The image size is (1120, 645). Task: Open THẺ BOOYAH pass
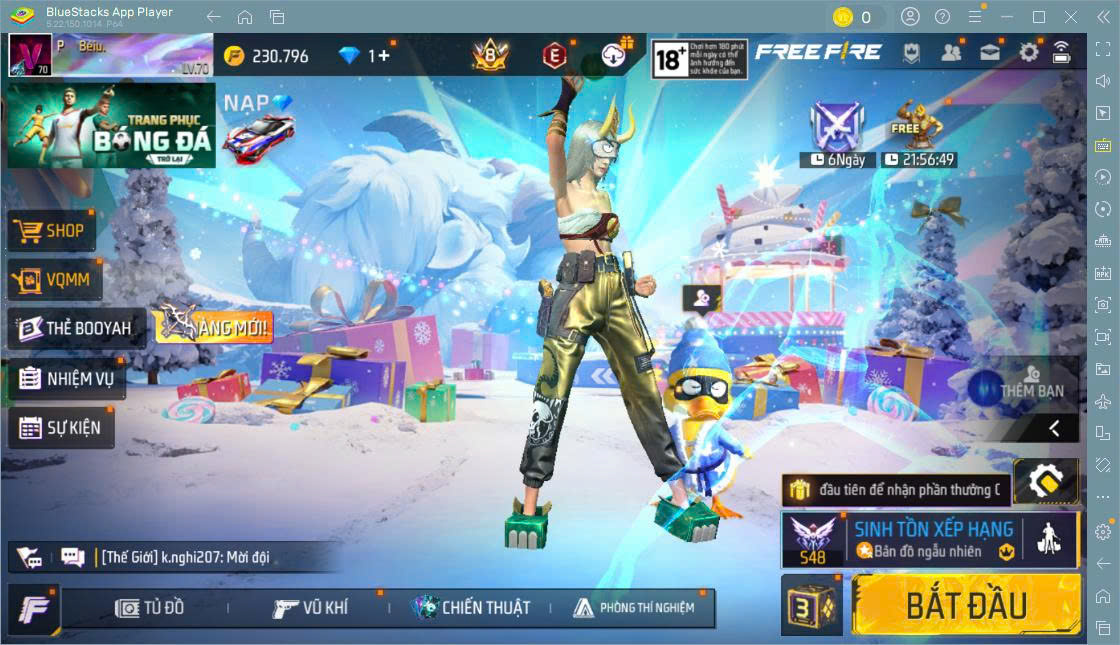(x=76, y=328)
